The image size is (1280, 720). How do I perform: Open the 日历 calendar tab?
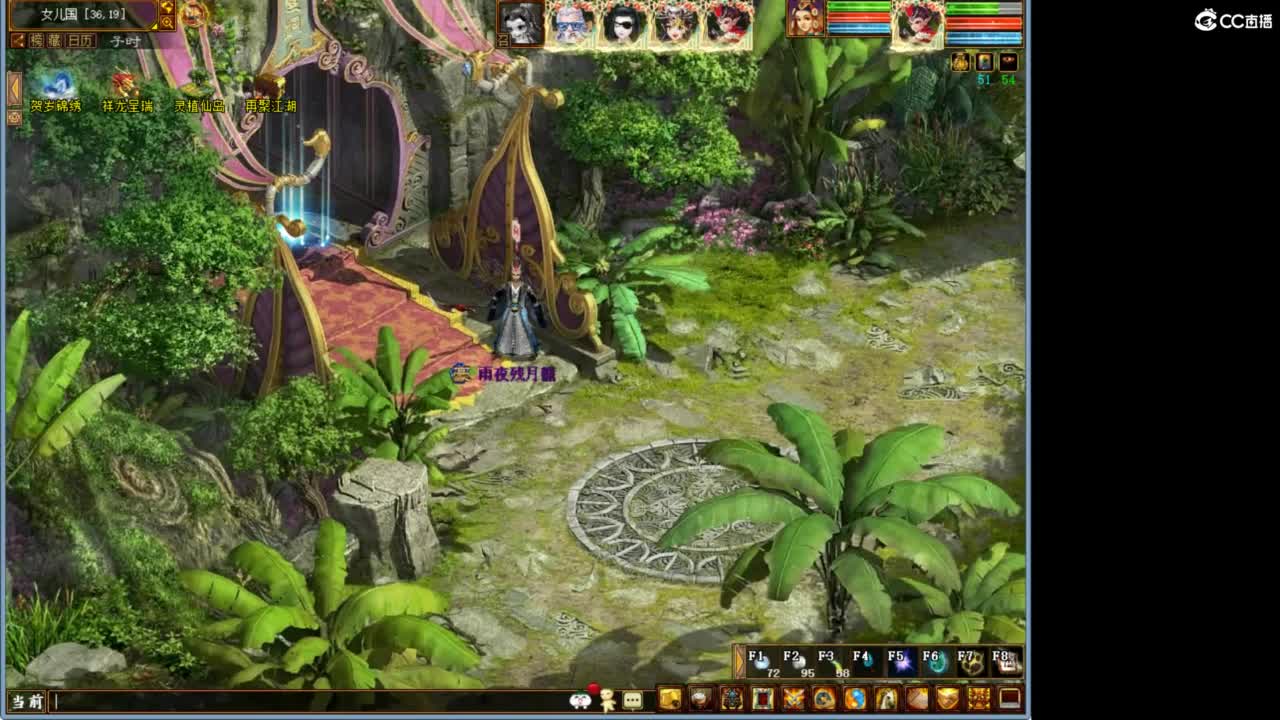[79, 40]
